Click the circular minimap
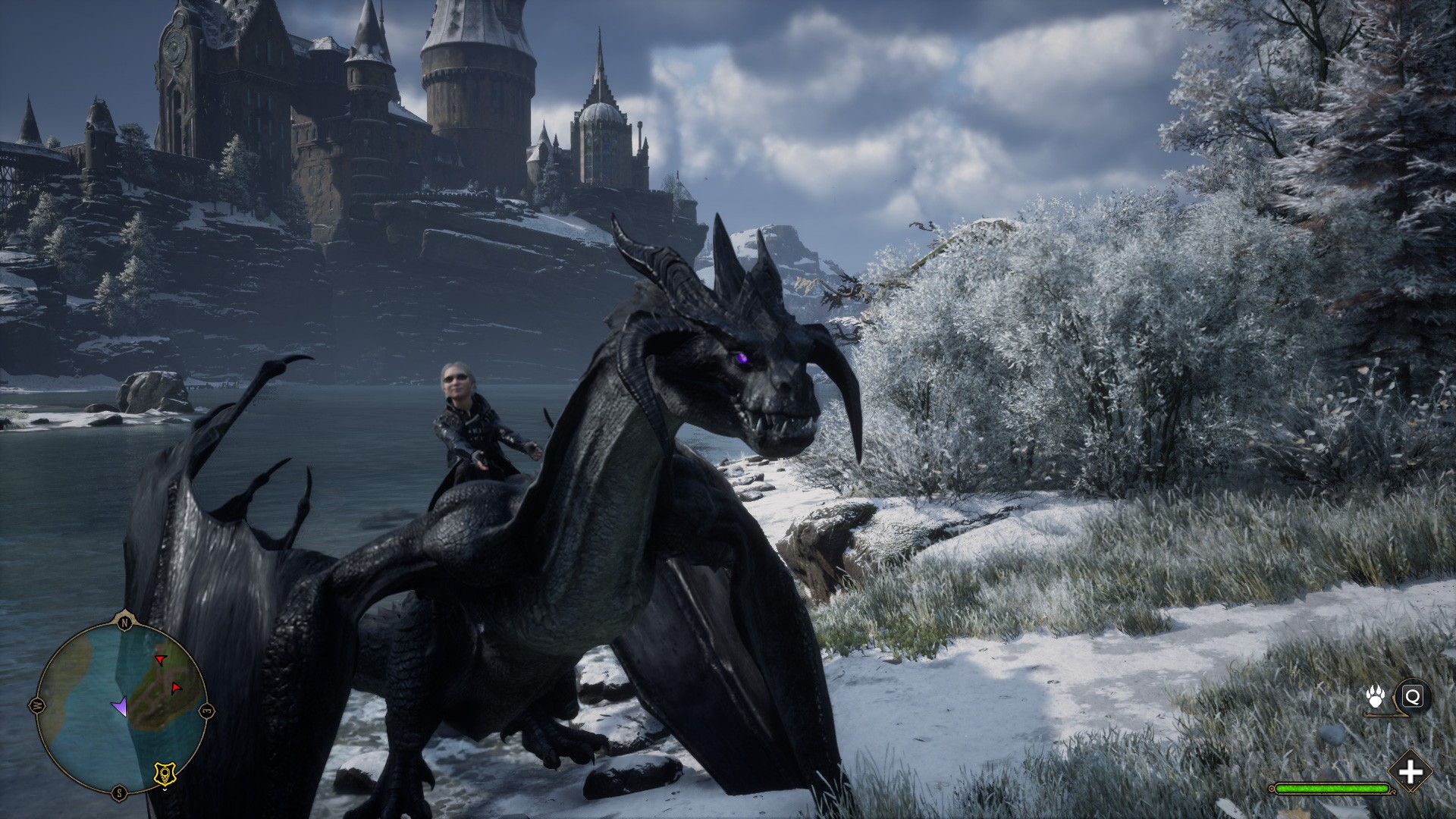Image resolution: width=1456 pixels, height=819 pixels. coord(121,707)
